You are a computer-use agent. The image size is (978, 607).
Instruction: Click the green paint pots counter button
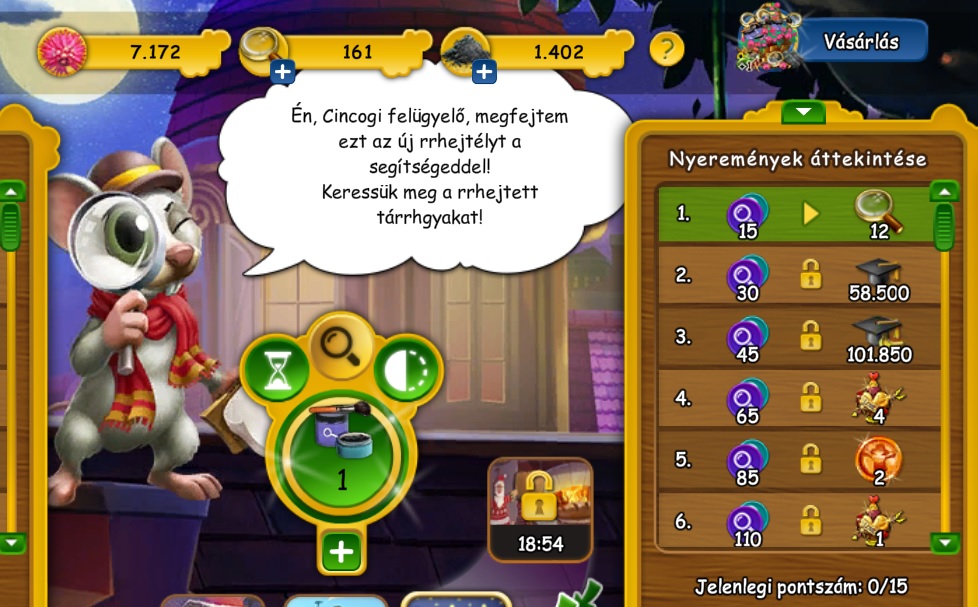[341, 456]
